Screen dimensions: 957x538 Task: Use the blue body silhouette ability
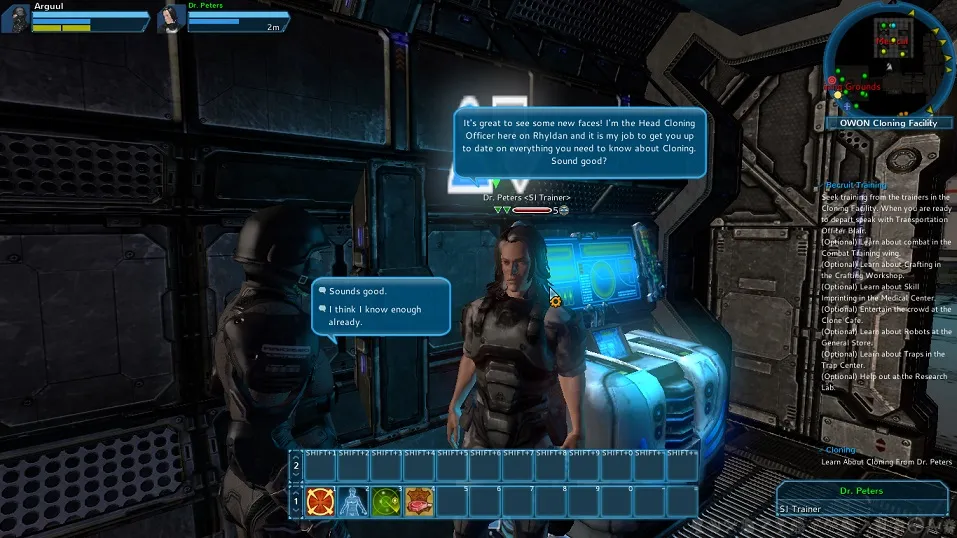353,500
